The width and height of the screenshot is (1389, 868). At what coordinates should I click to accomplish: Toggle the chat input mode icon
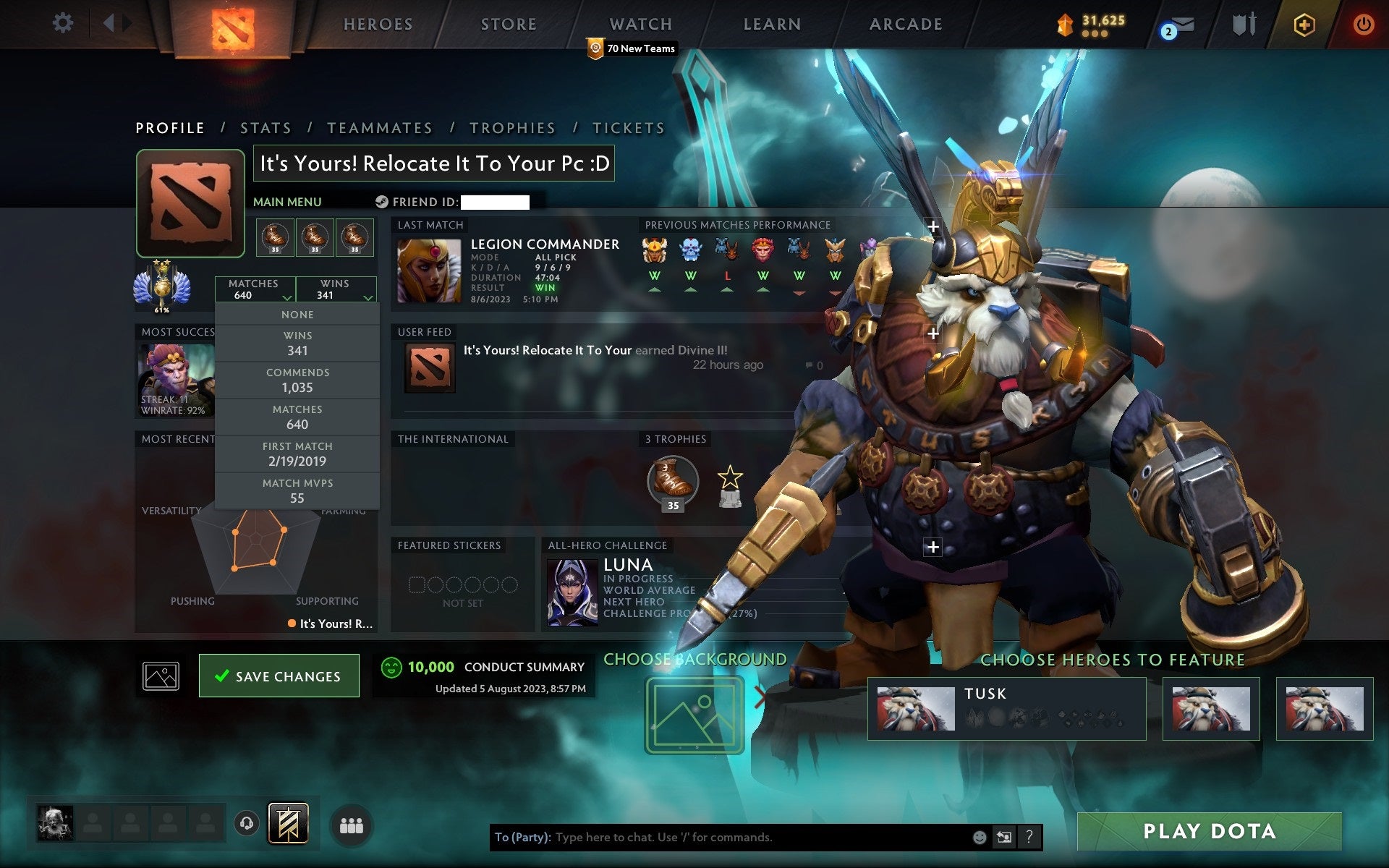(1005, 838)
